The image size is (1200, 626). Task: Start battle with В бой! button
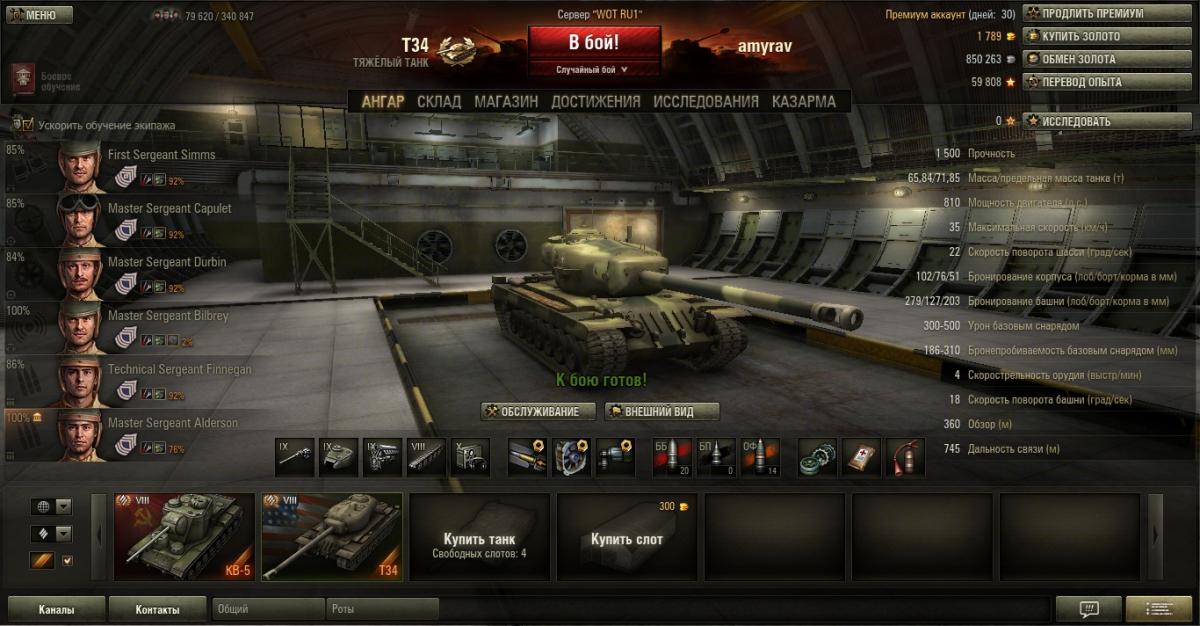(x=594, y=43)
